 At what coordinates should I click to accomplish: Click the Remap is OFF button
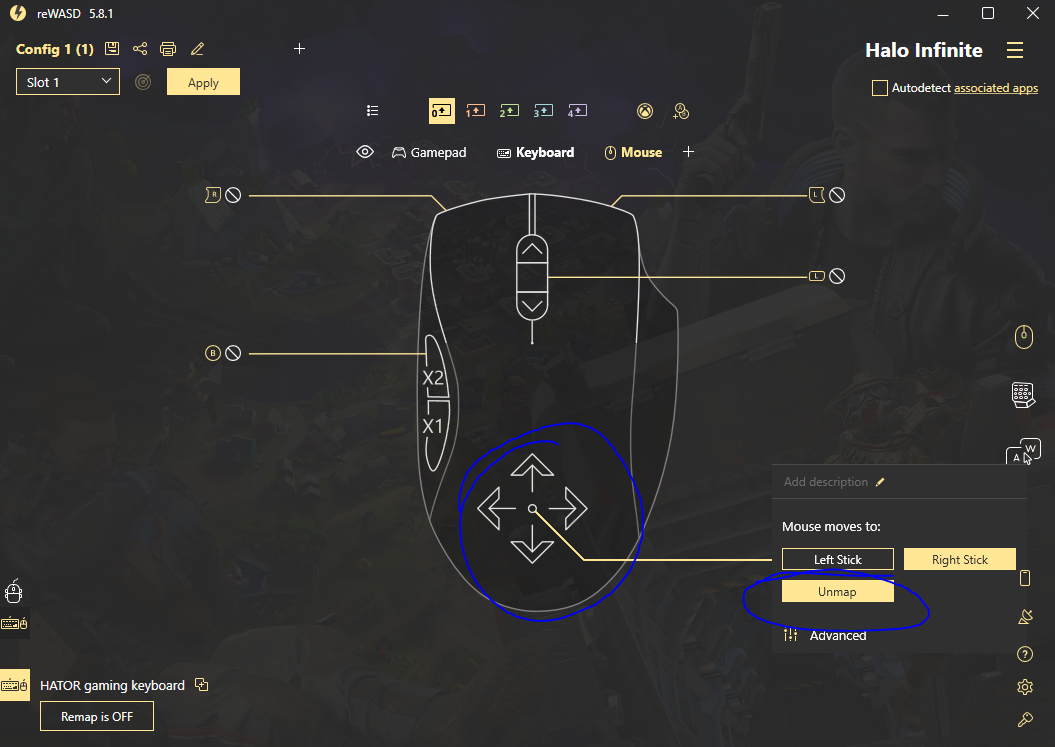[x=97, y=716]
